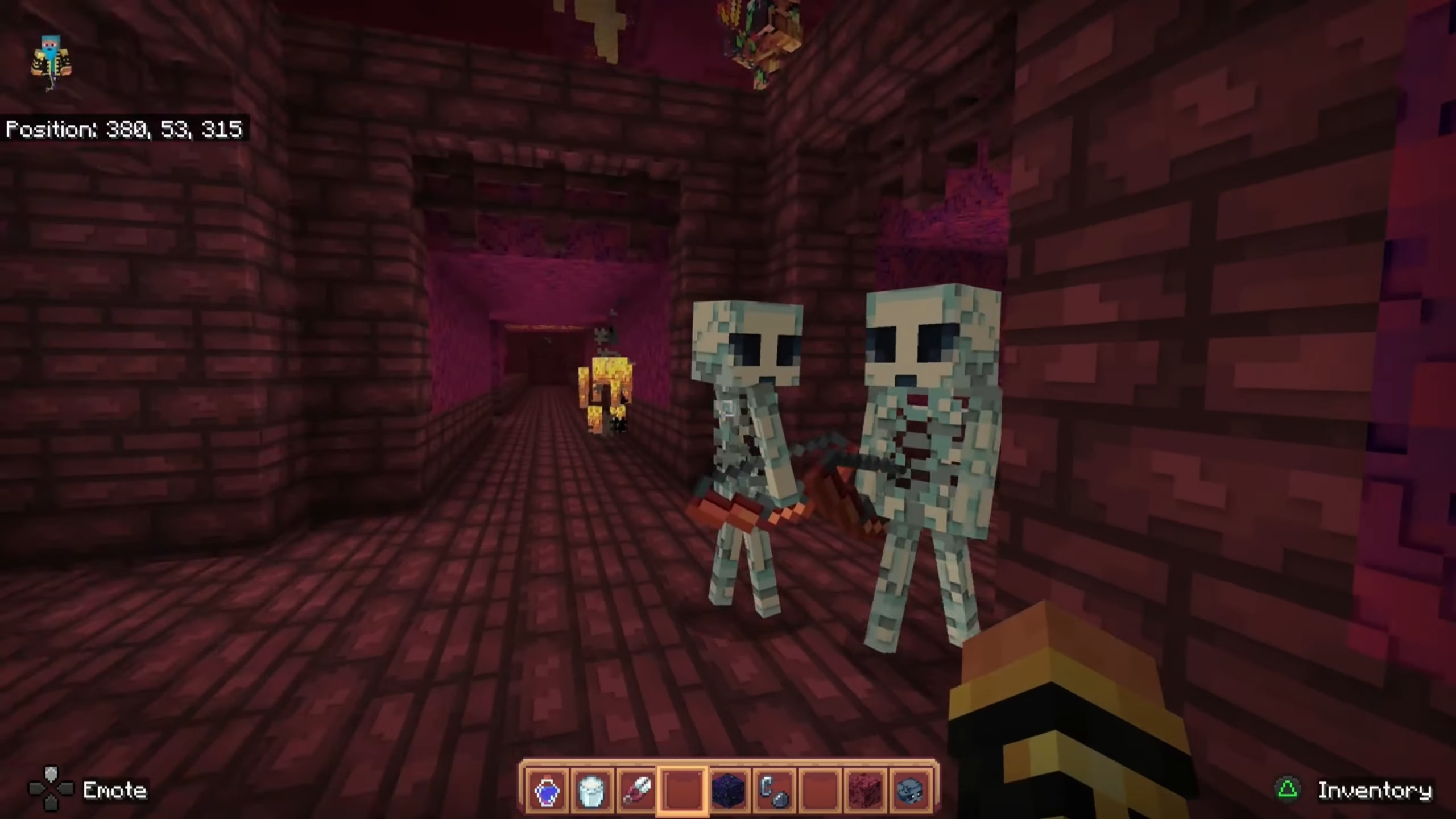The image size is (1456, 819).
Task: Select the obsidian block slot
Action: pyautogui.click(x=729, y=790)
